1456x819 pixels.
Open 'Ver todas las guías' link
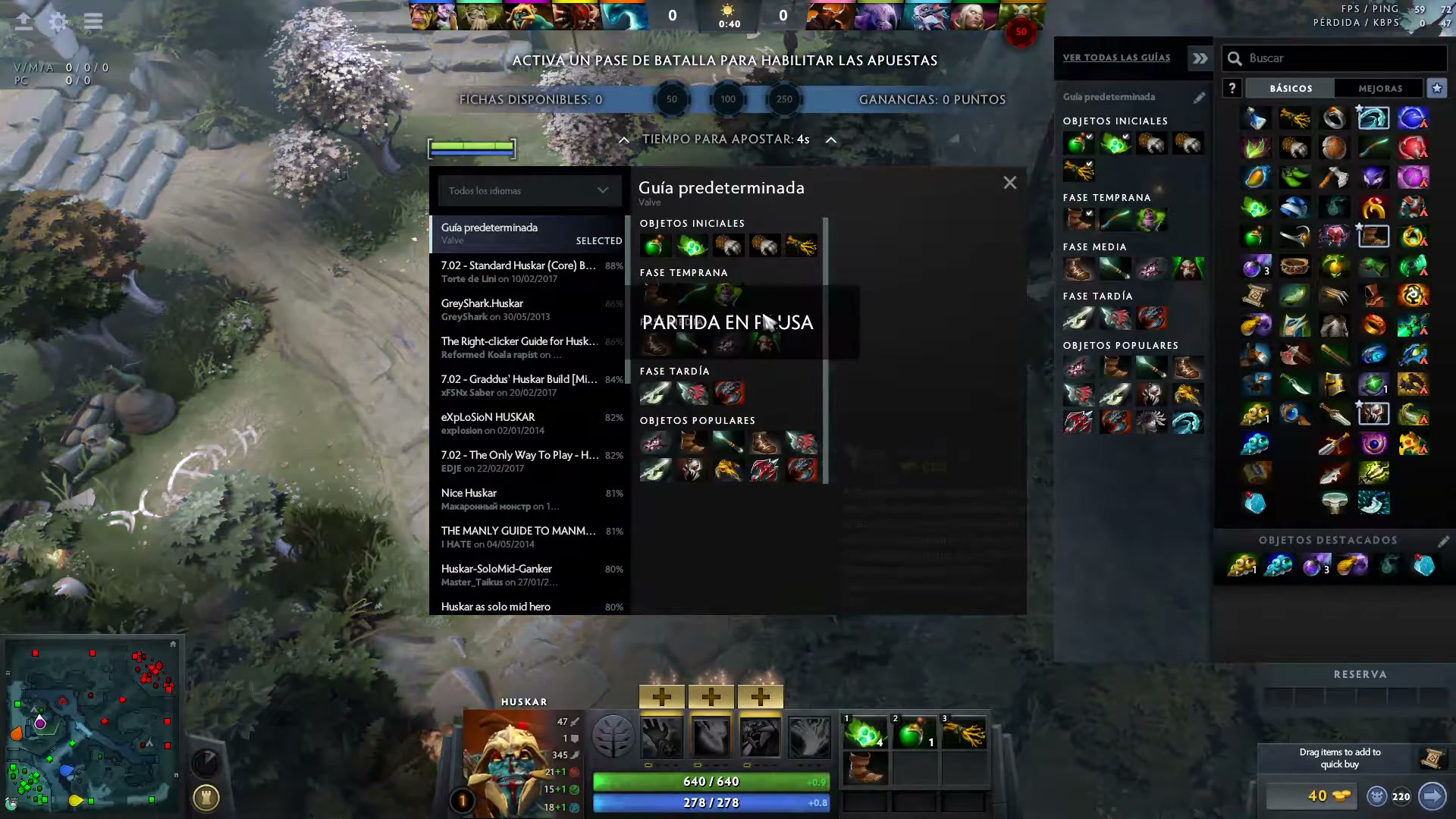[1116, 58]
